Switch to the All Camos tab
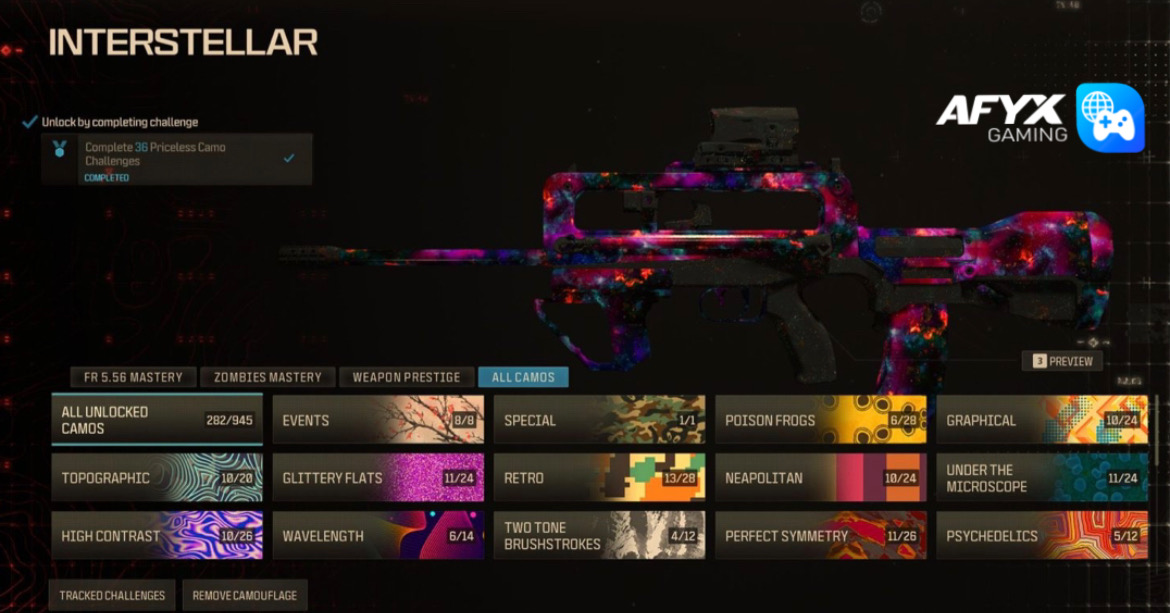This screenshot has width=1170, height=613. (523, 377)
